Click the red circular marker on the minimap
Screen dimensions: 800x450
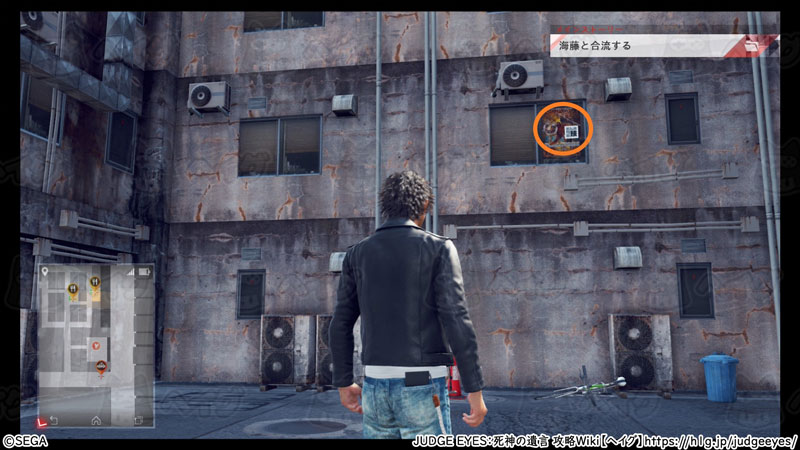96,344
